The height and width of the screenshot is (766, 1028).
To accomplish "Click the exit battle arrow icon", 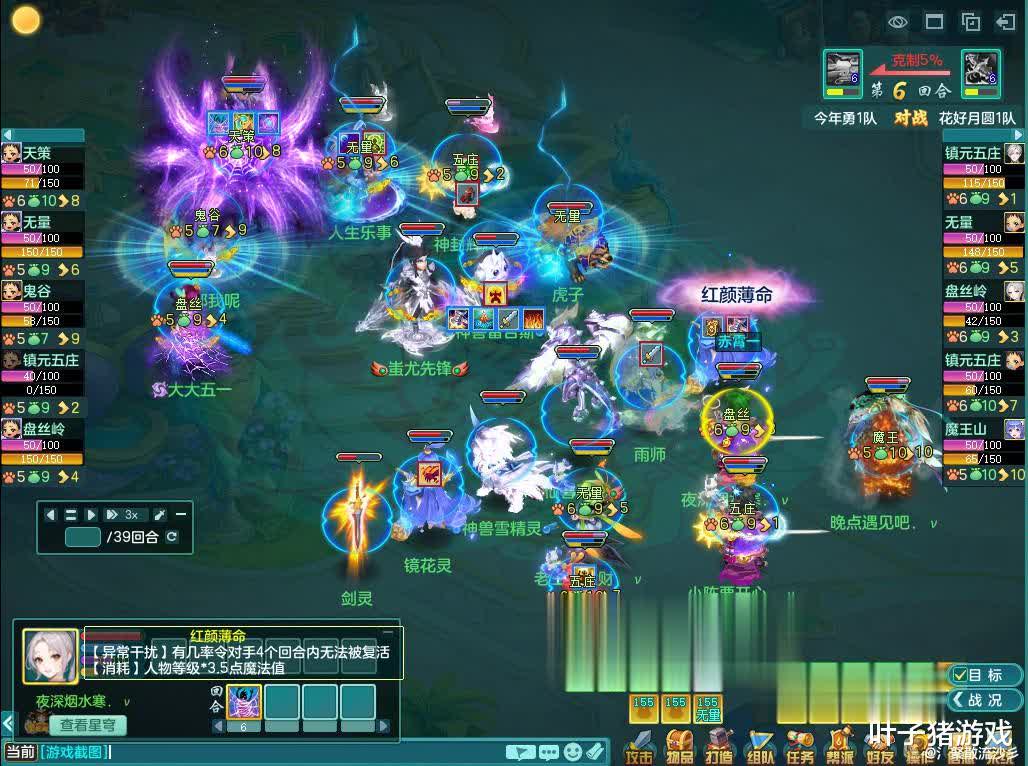I will click(1006, 21).
